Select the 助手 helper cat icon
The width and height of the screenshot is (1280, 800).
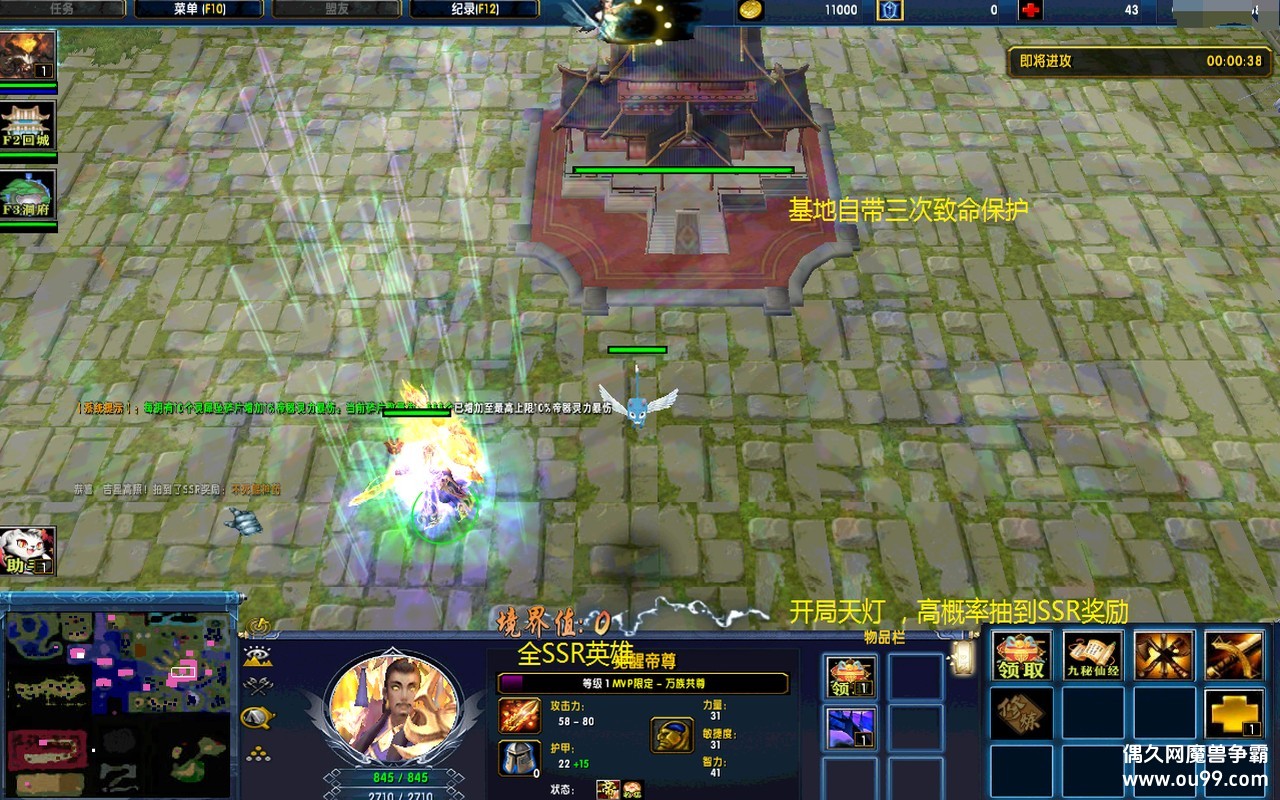click(x=28, y=551)
